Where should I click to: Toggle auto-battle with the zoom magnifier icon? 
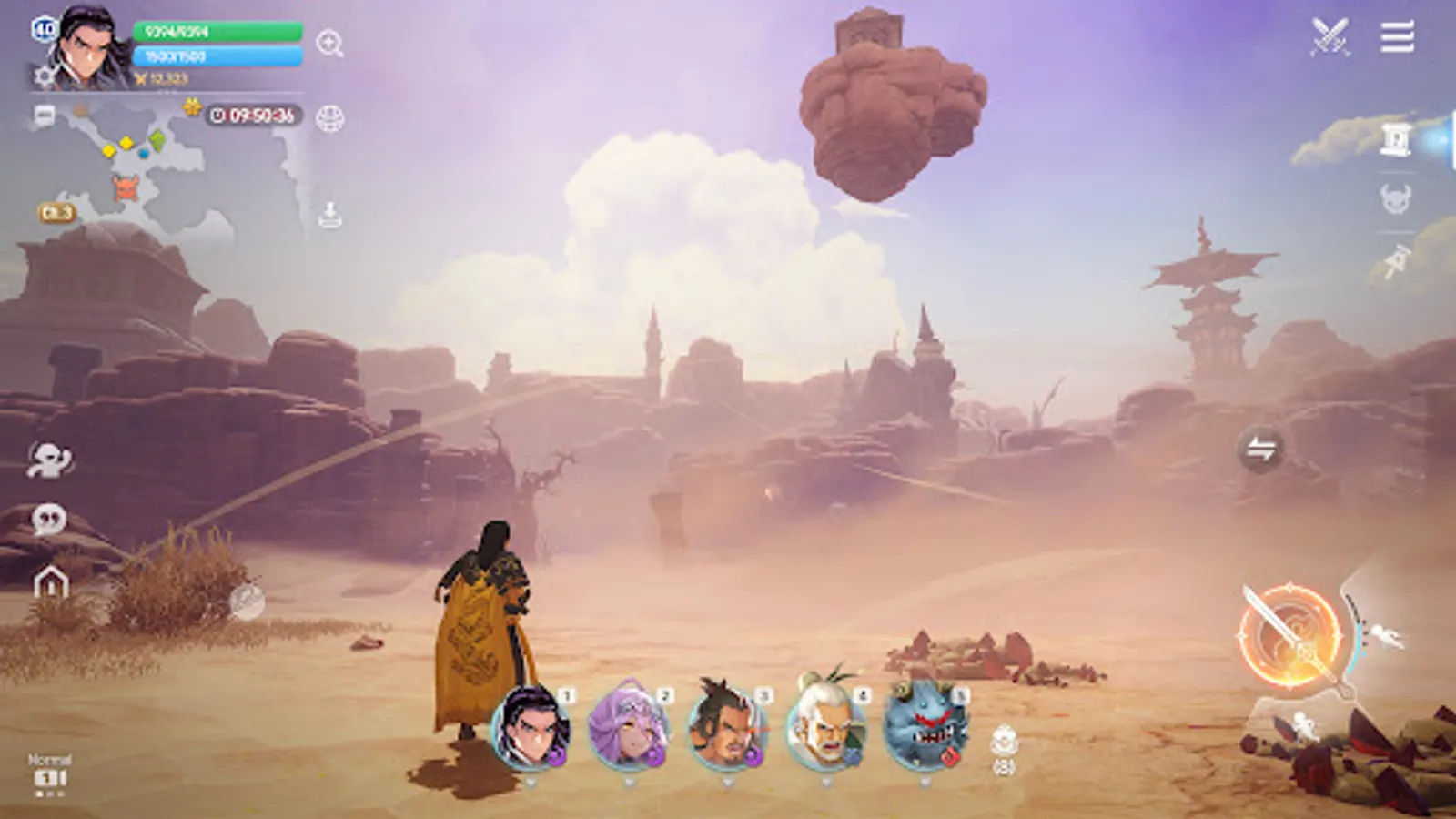coord(329,43)
